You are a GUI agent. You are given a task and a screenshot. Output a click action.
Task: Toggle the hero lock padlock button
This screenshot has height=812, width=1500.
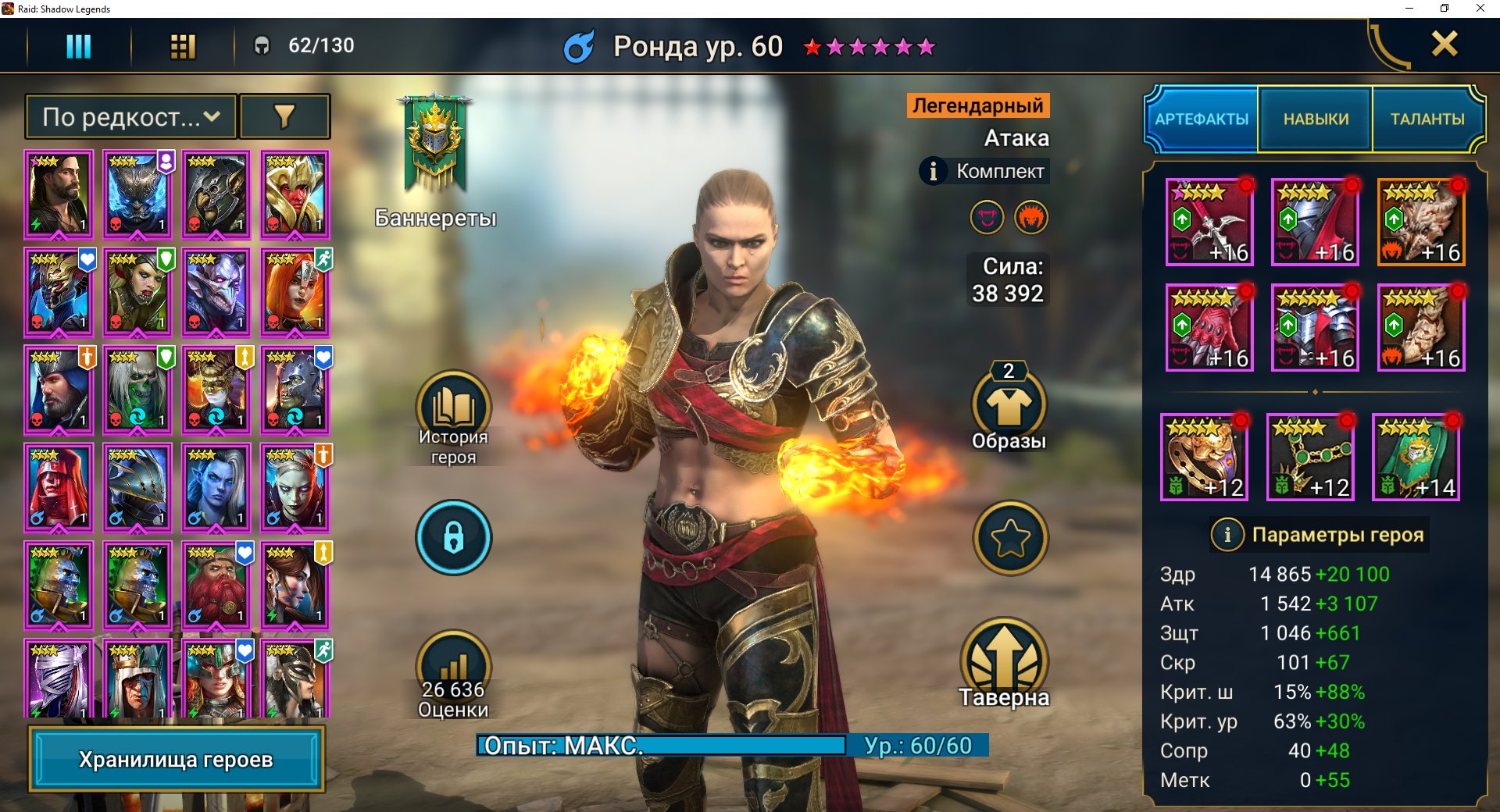[453, 537]
